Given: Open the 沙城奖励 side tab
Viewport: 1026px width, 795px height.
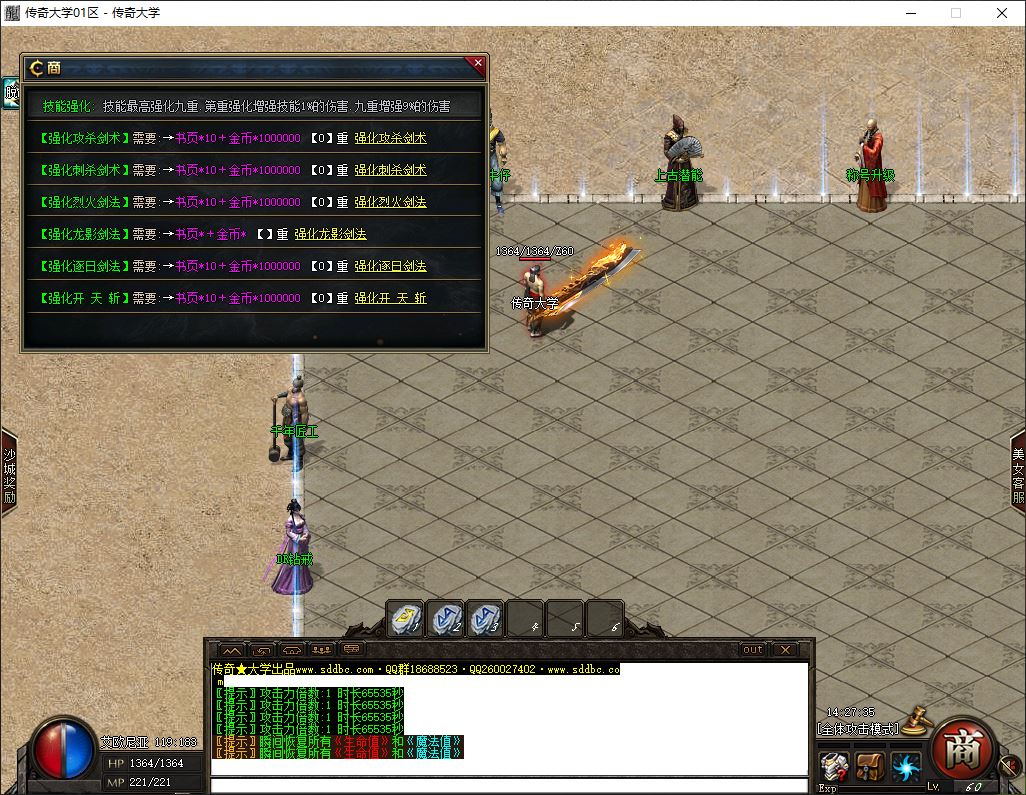Looking at the screenshot, I should tap(9, 472).
